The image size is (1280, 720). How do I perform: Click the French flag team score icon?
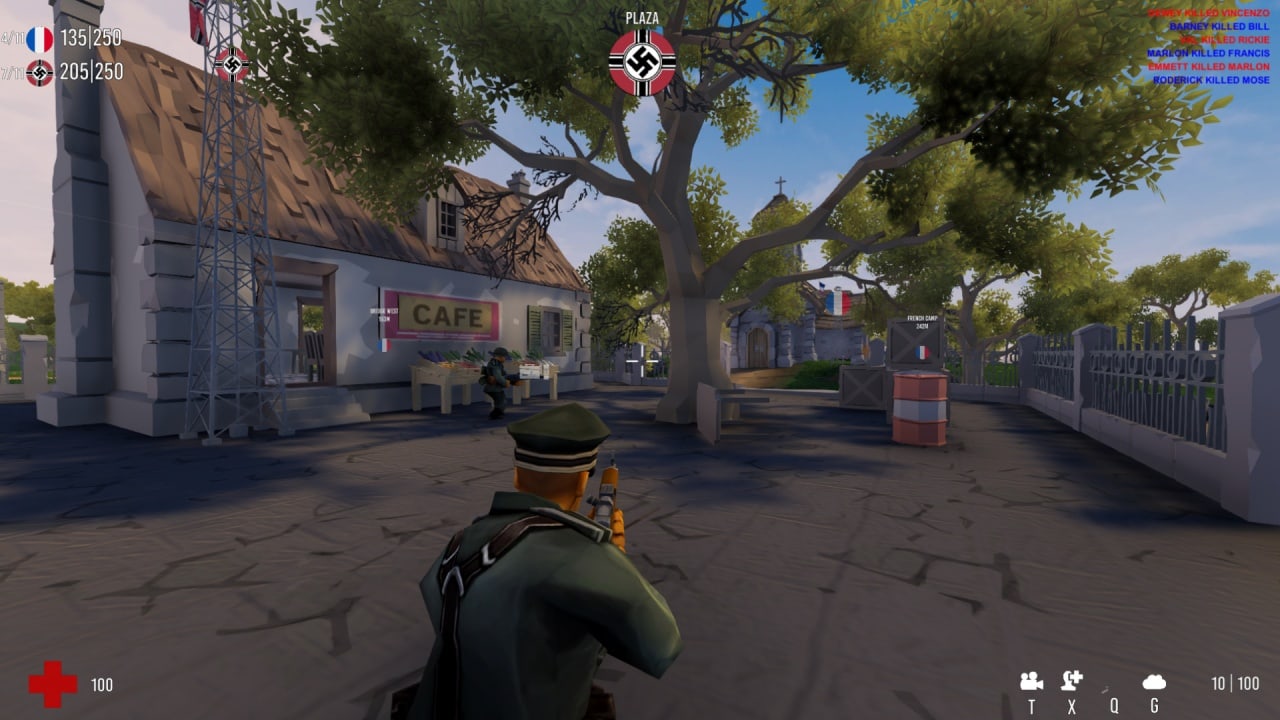[x=38, y=38]
